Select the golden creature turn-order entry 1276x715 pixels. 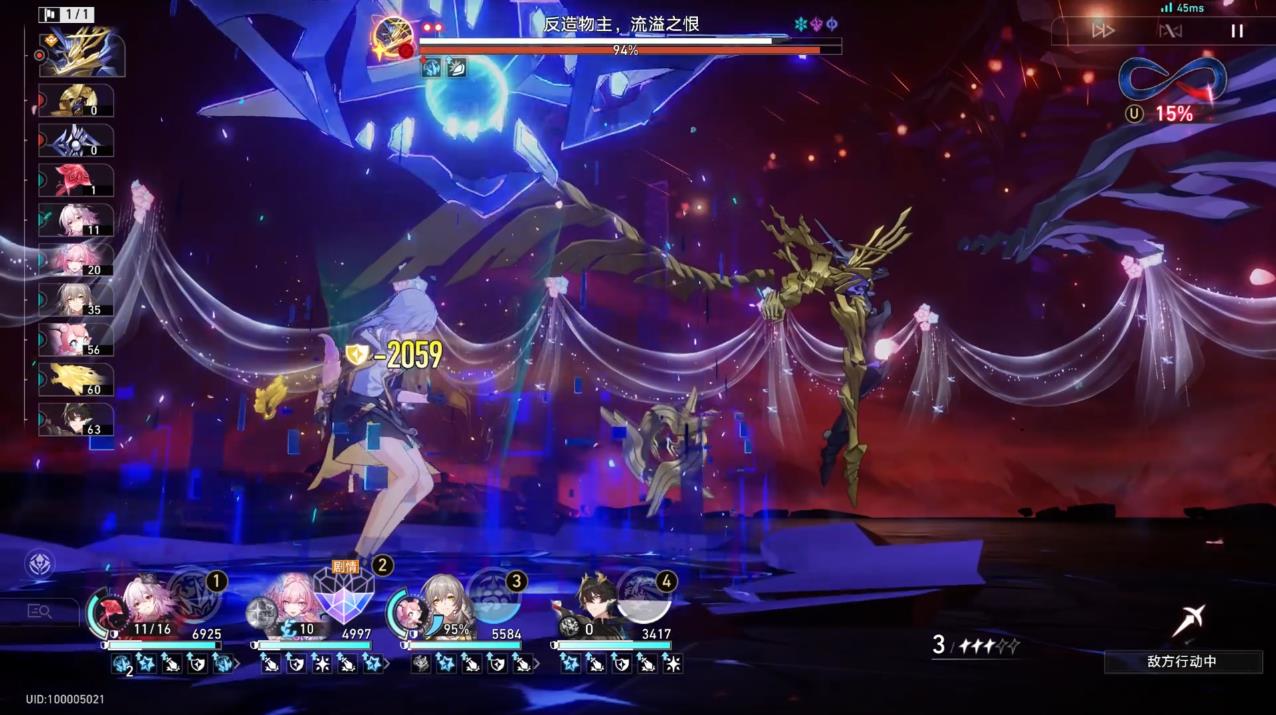(x=77, y=380)
